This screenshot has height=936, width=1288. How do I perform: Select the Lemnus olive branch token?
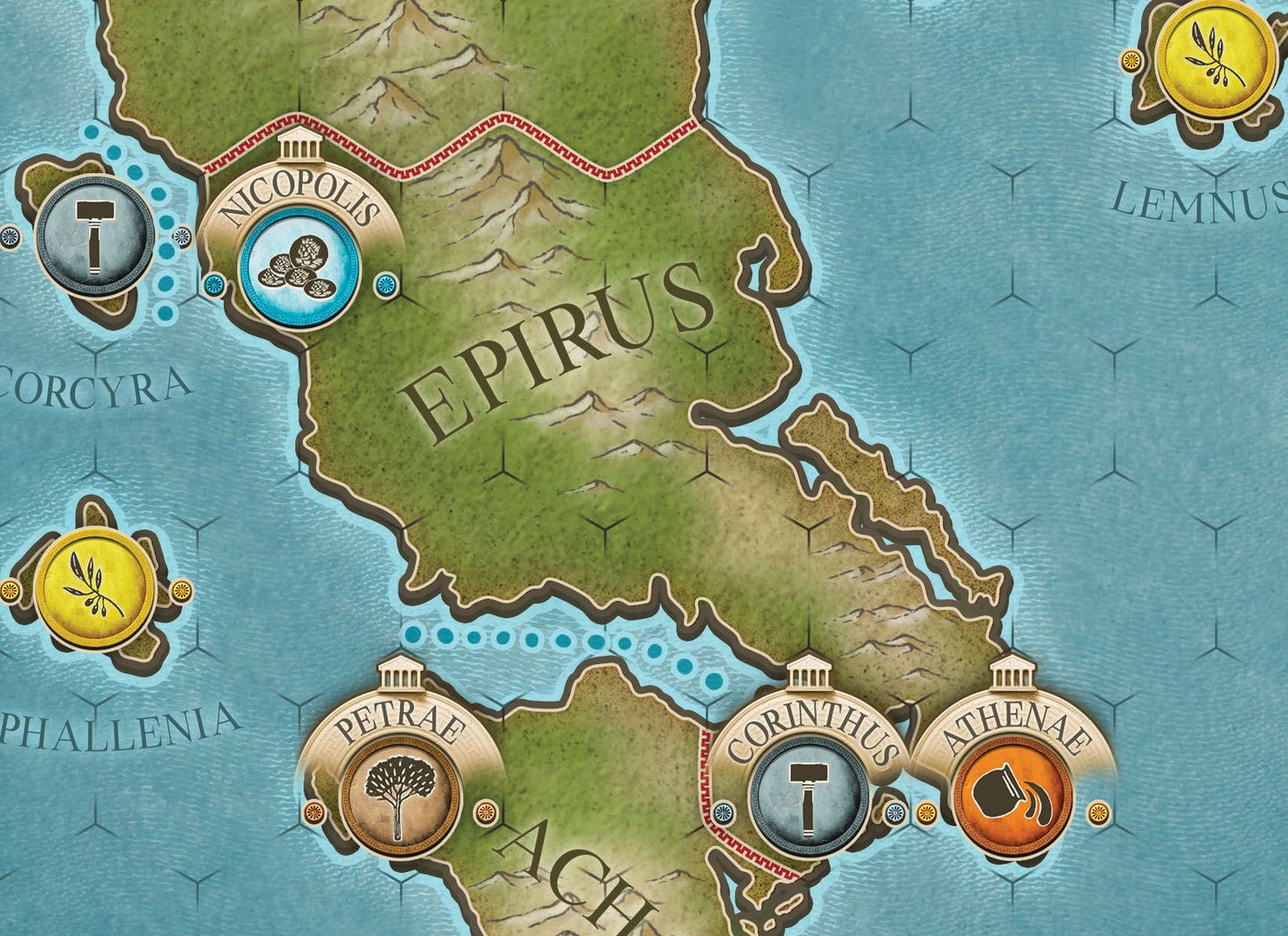pyautogui.click(x=1215, y=54)
